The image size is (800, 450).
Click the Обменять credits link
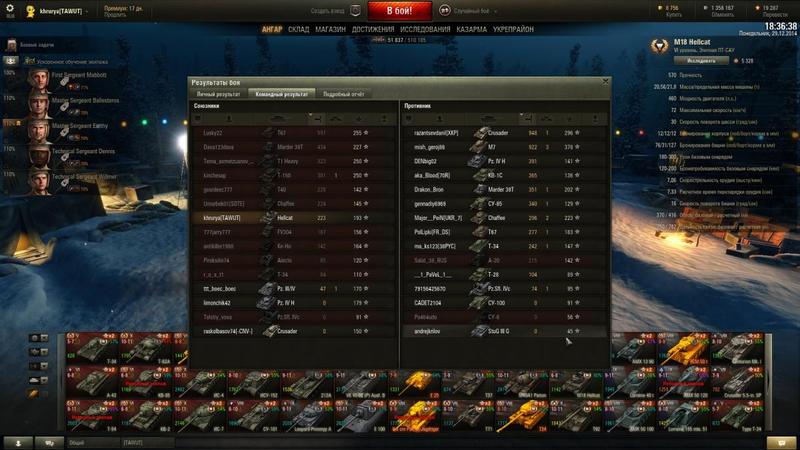pos(719,15)
